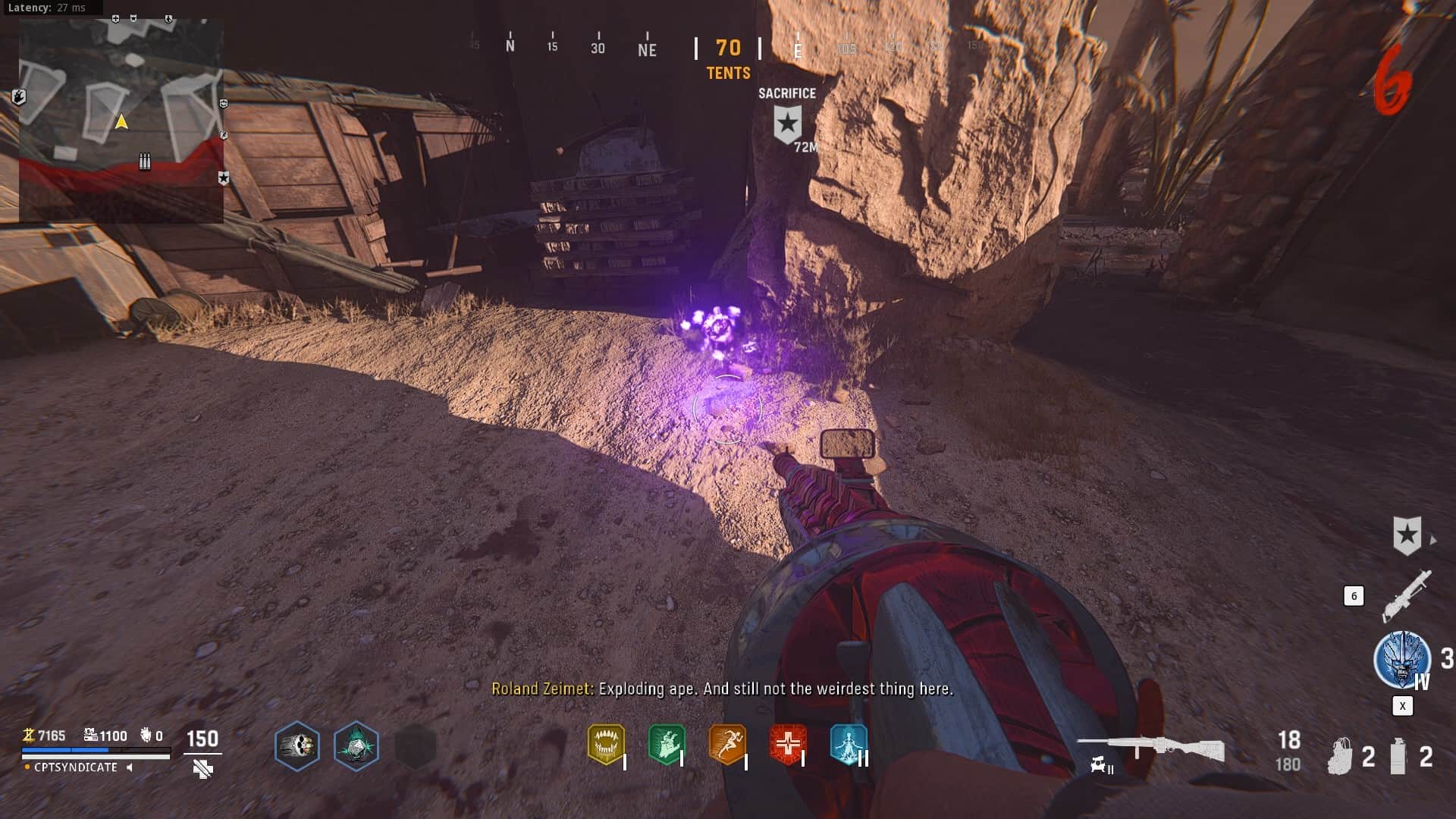
Task: Click the CPTSYNDICATE player name
Action: [x=76, y=767]
